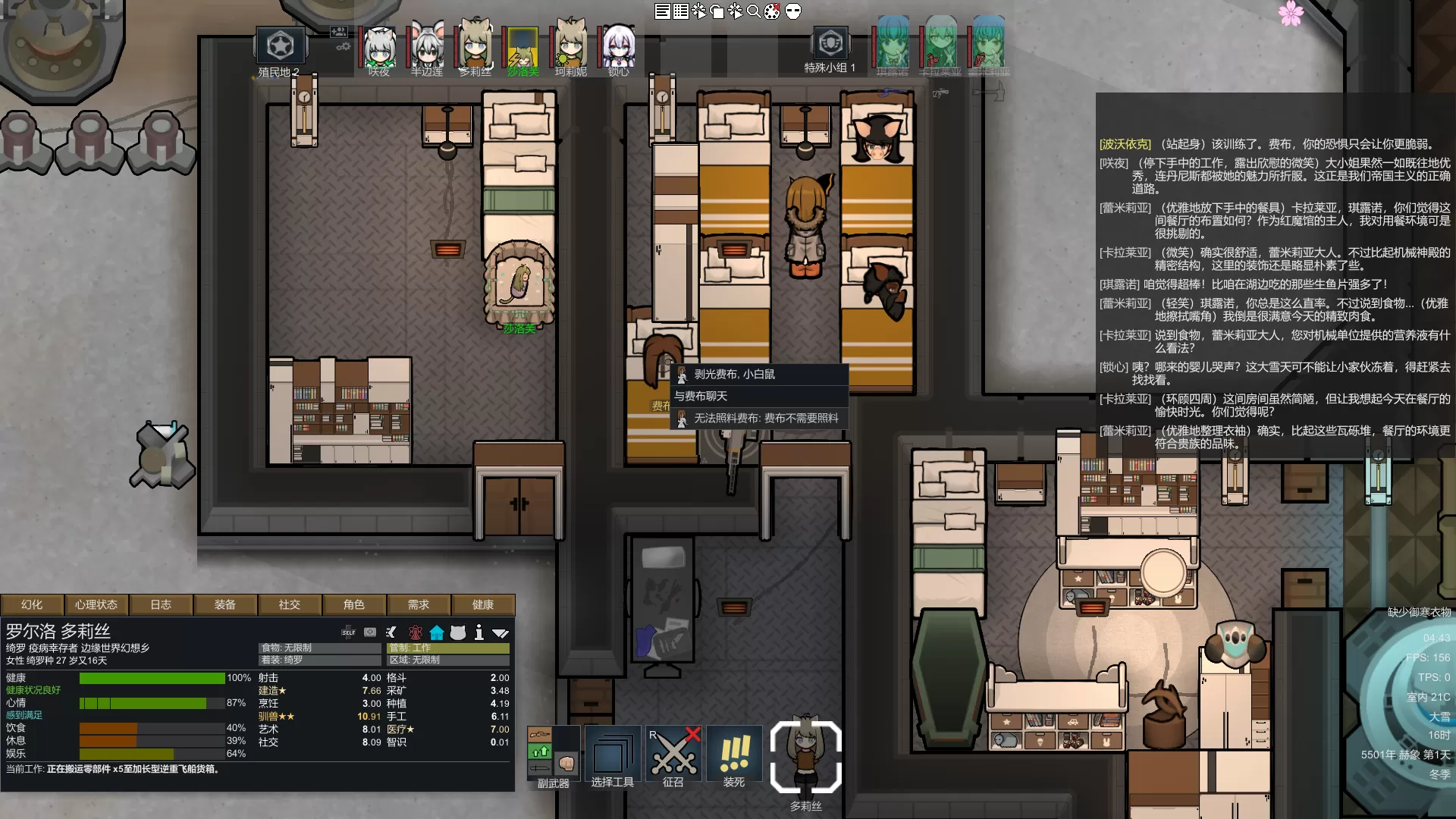The height and width of the screenshot is (819, 1456).
Task: Open the 社交 (Social) tab
Action: pos(290,604)
